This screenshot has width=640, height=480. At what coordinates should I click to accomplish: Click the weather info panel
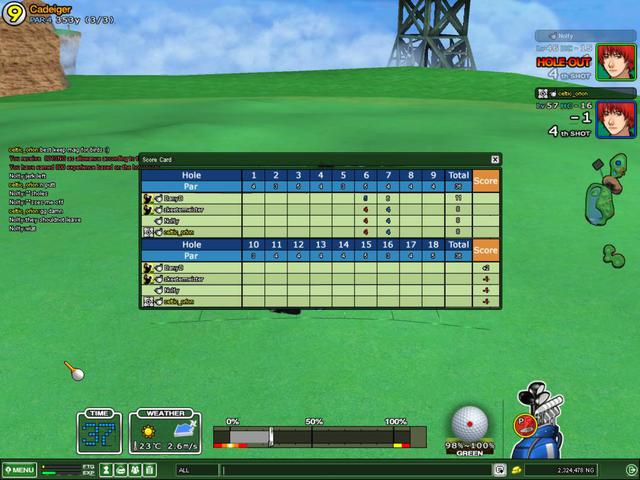[166, 433]
